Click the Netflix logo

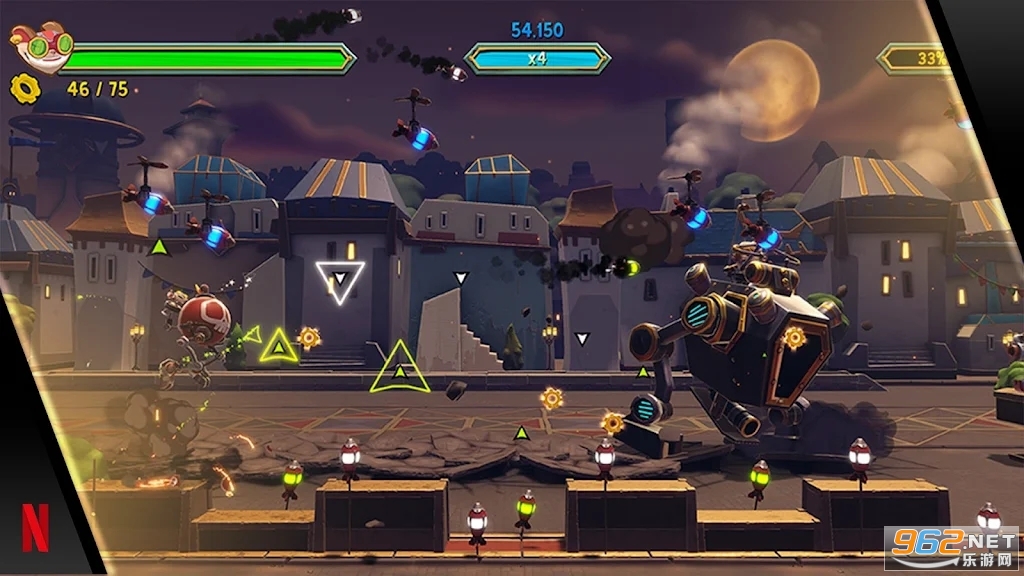click(x=35, y=528)
